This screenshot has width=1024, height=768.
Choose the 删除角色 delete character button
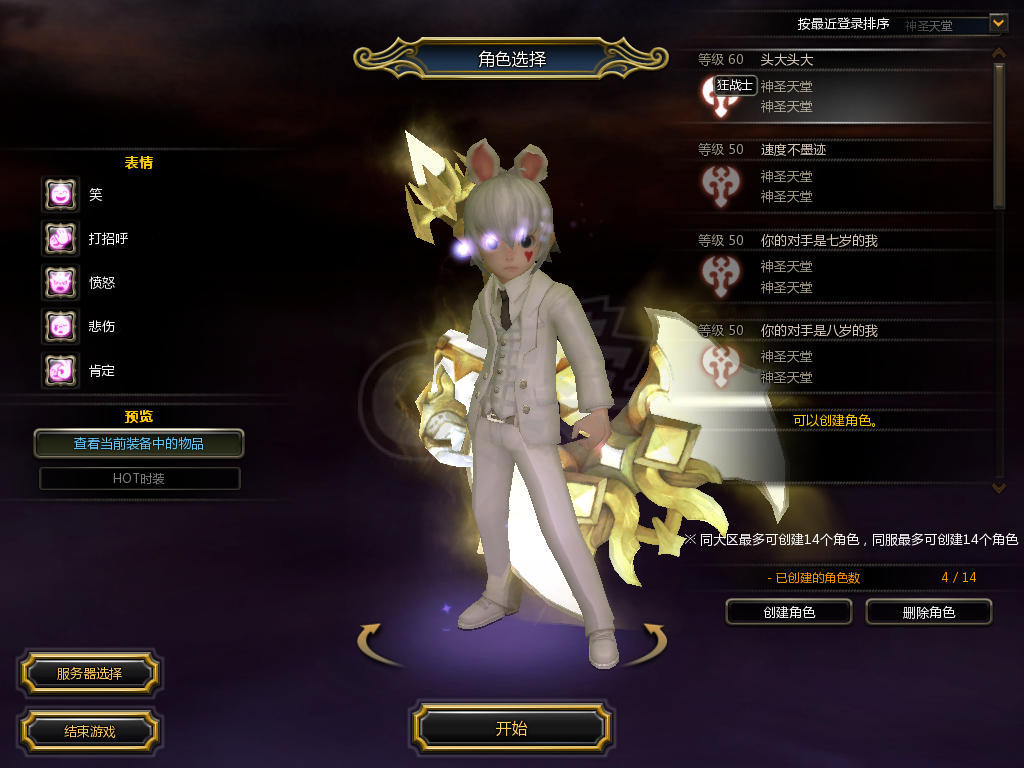pos(928,612)
